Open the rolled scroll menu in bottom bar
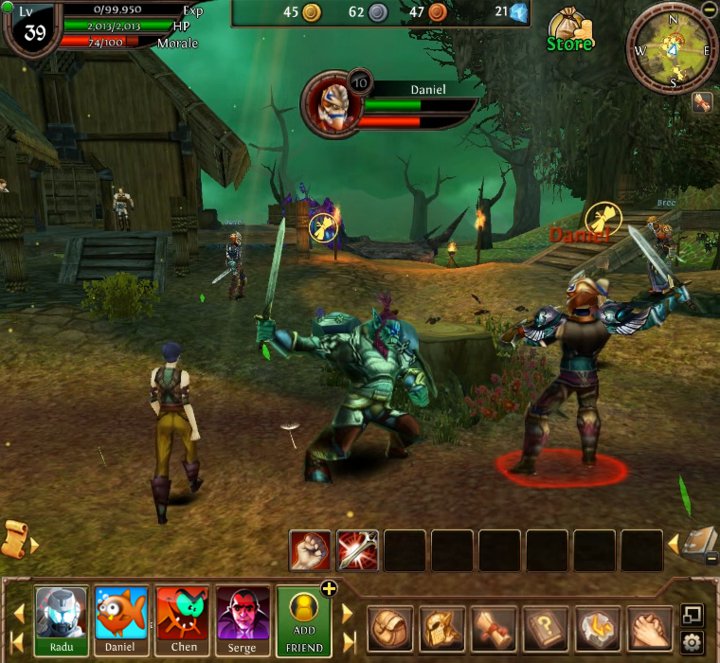This screenshot has width=720, height=663. coord(494,628)
